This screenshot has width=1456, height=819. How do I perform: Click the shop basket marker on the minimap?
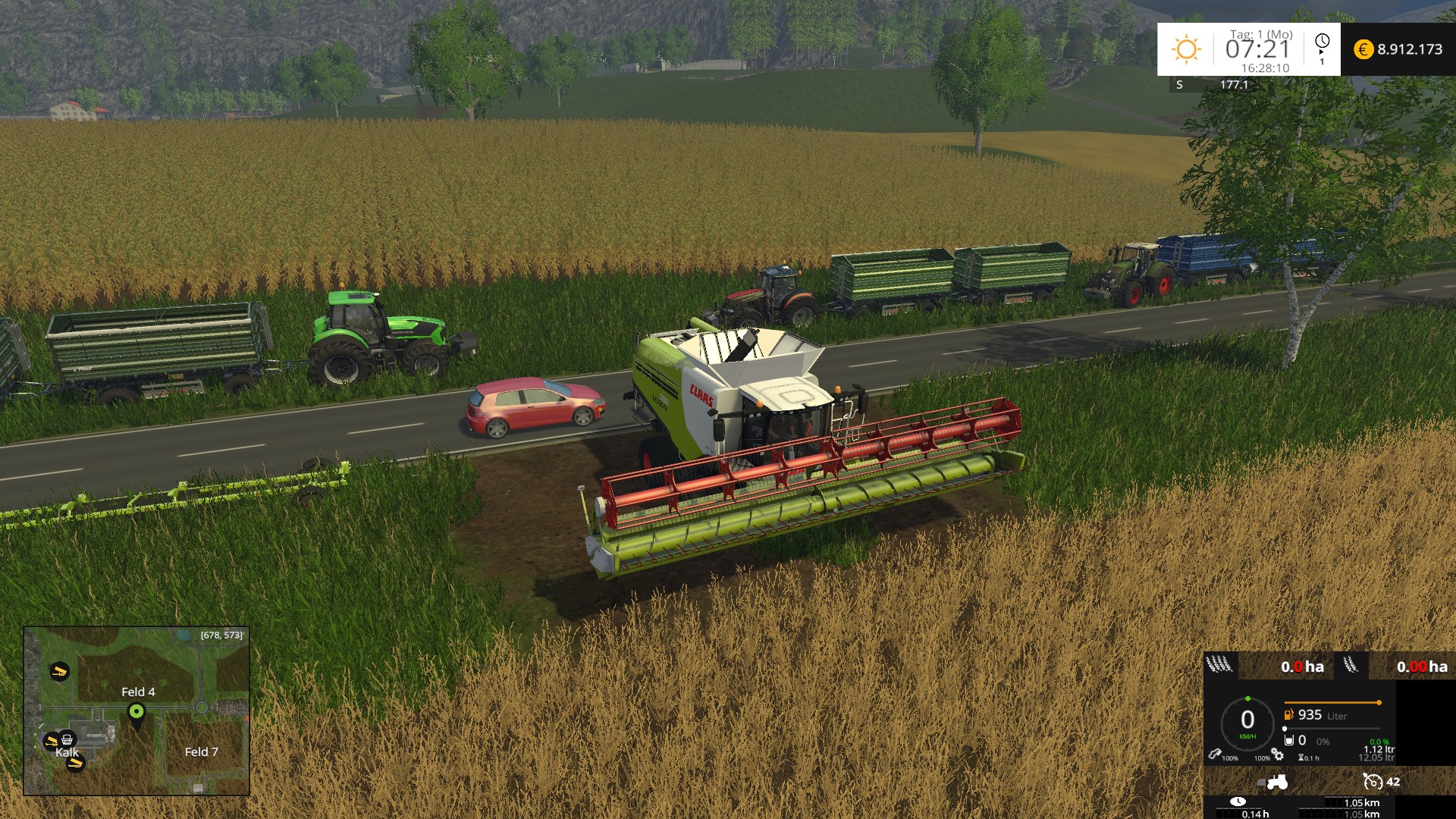coord(67,739)
